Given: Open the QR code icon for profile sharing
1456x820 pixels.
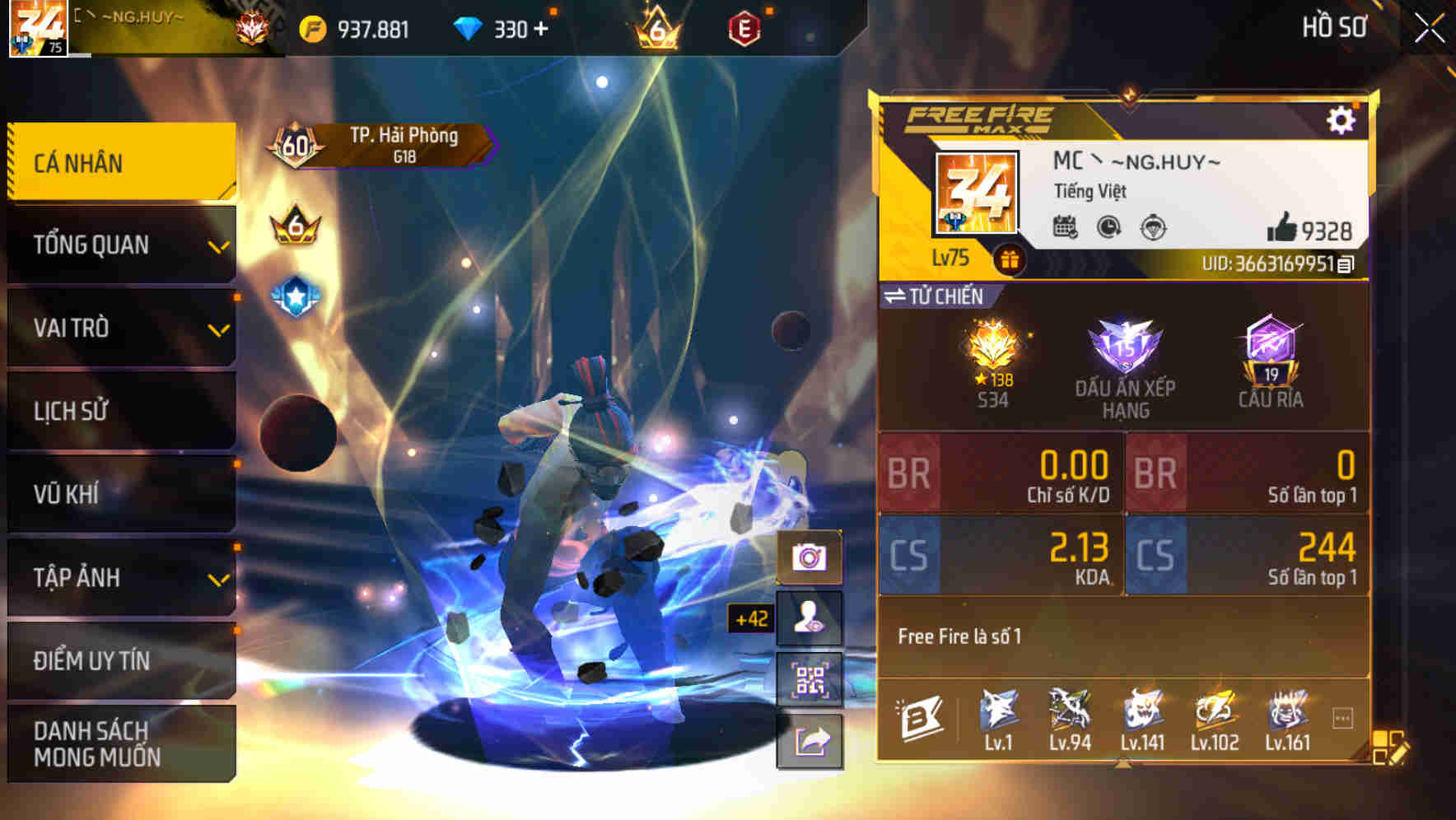Looking at the screenshot, I should [x=810, y=677].
